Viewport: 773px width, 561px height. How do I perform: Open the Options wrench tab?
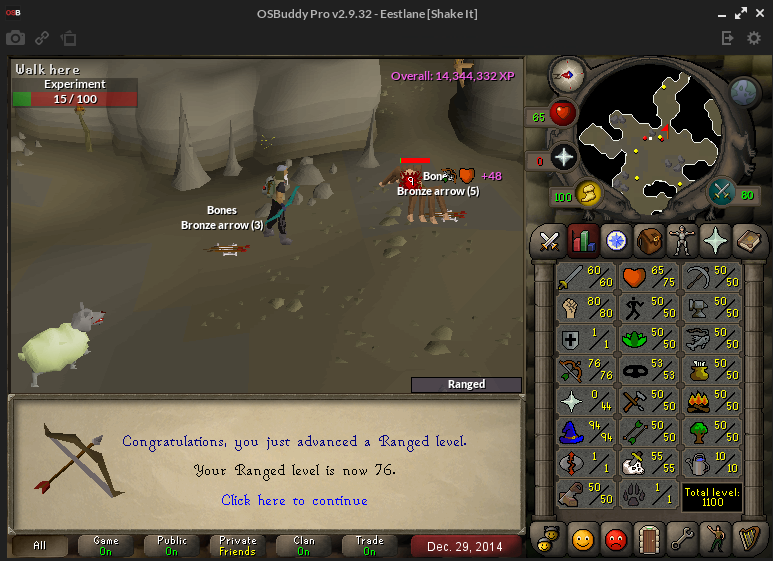682,539
